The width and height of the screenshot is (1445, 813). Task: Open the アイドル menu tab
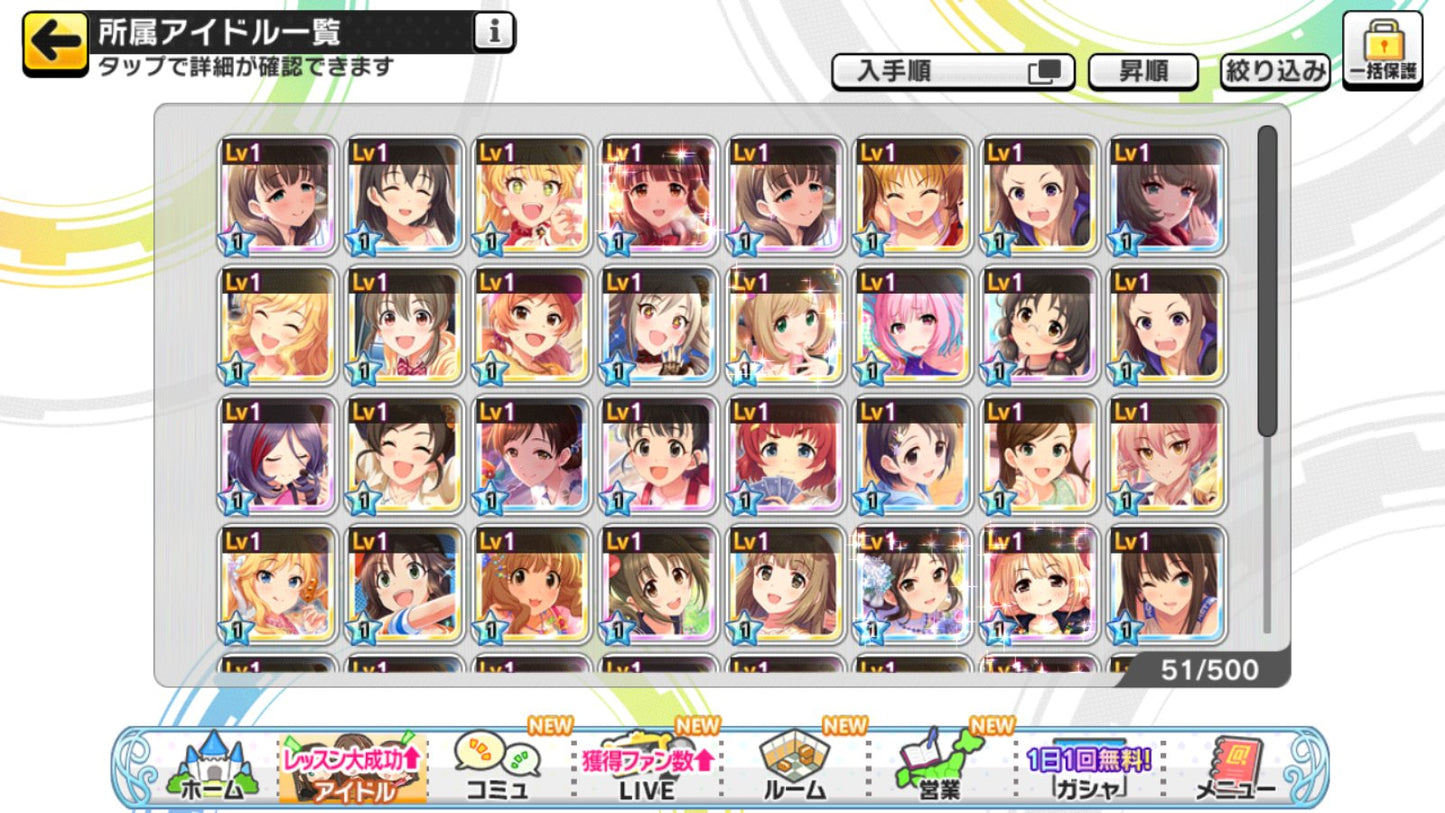tap(352, 769)
